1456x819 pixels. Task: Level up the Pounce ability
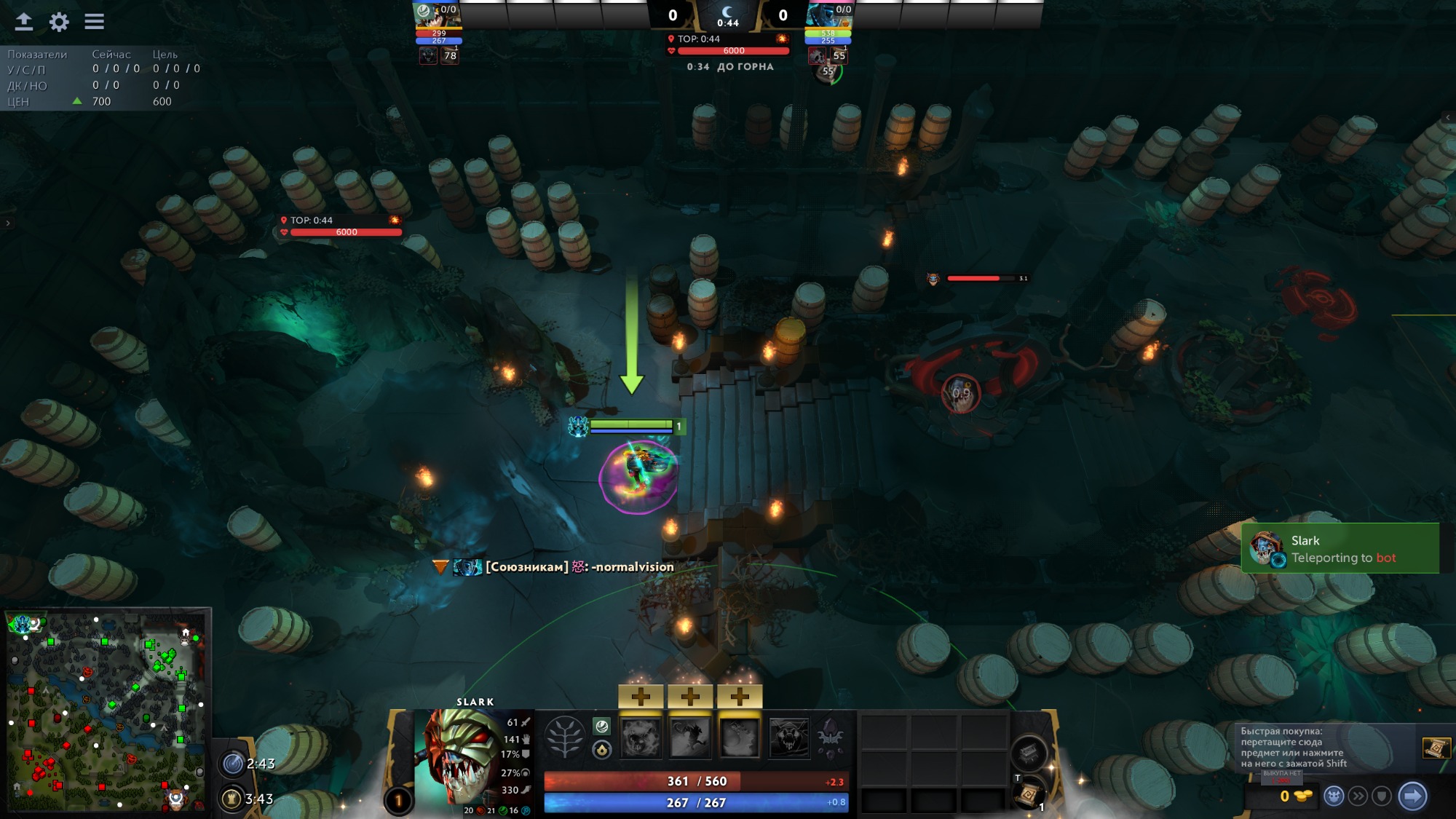(x=690, y=697)
